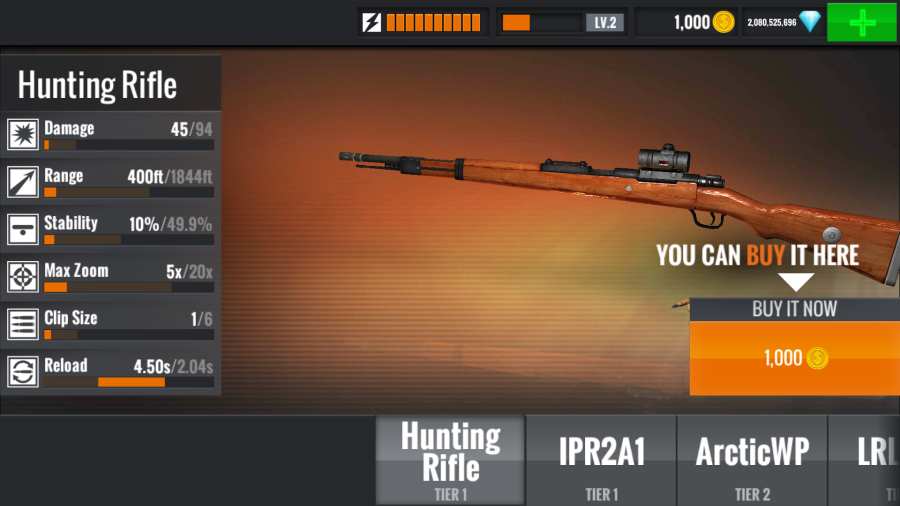Image resolution: width=900 pixels, height=506 pixels.
Task: Open the Reload stat row
Action: [110, 371]
